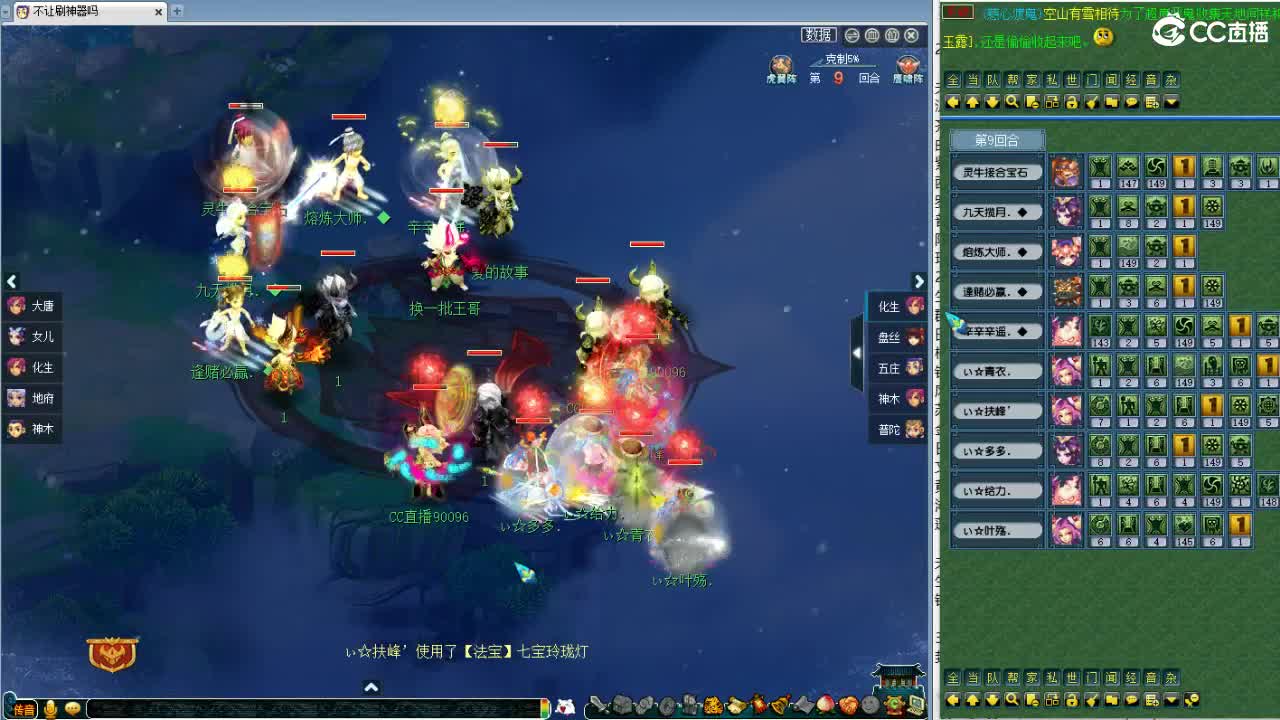Open the magnifier search icon above chat panel
The height and width of the screenshot is (720, 1280).
click(1013, 102)
